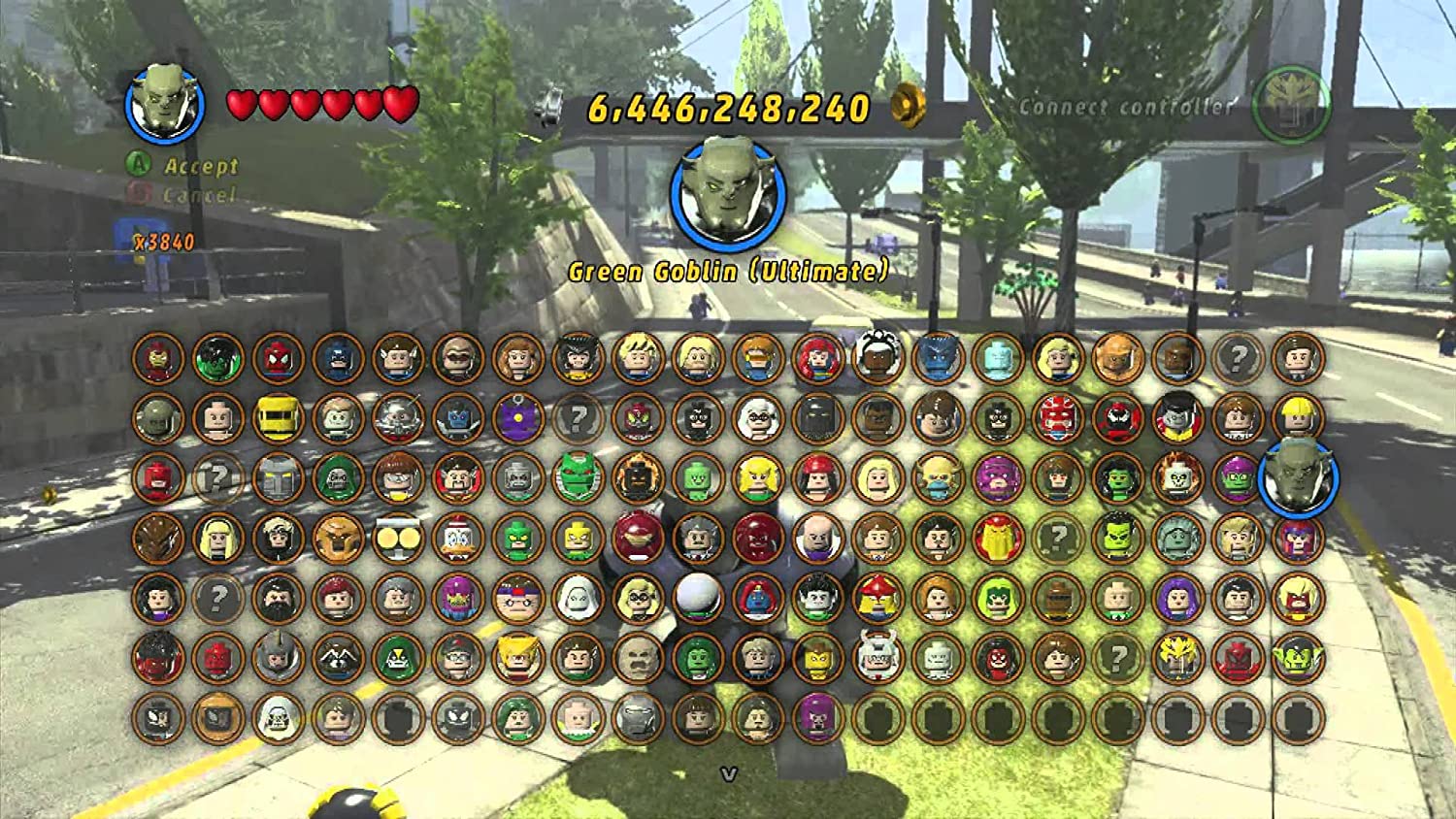Pick Doctor Doom in the green hood
The width and height of the screenshot is (1456, 819).
[338, 478]
